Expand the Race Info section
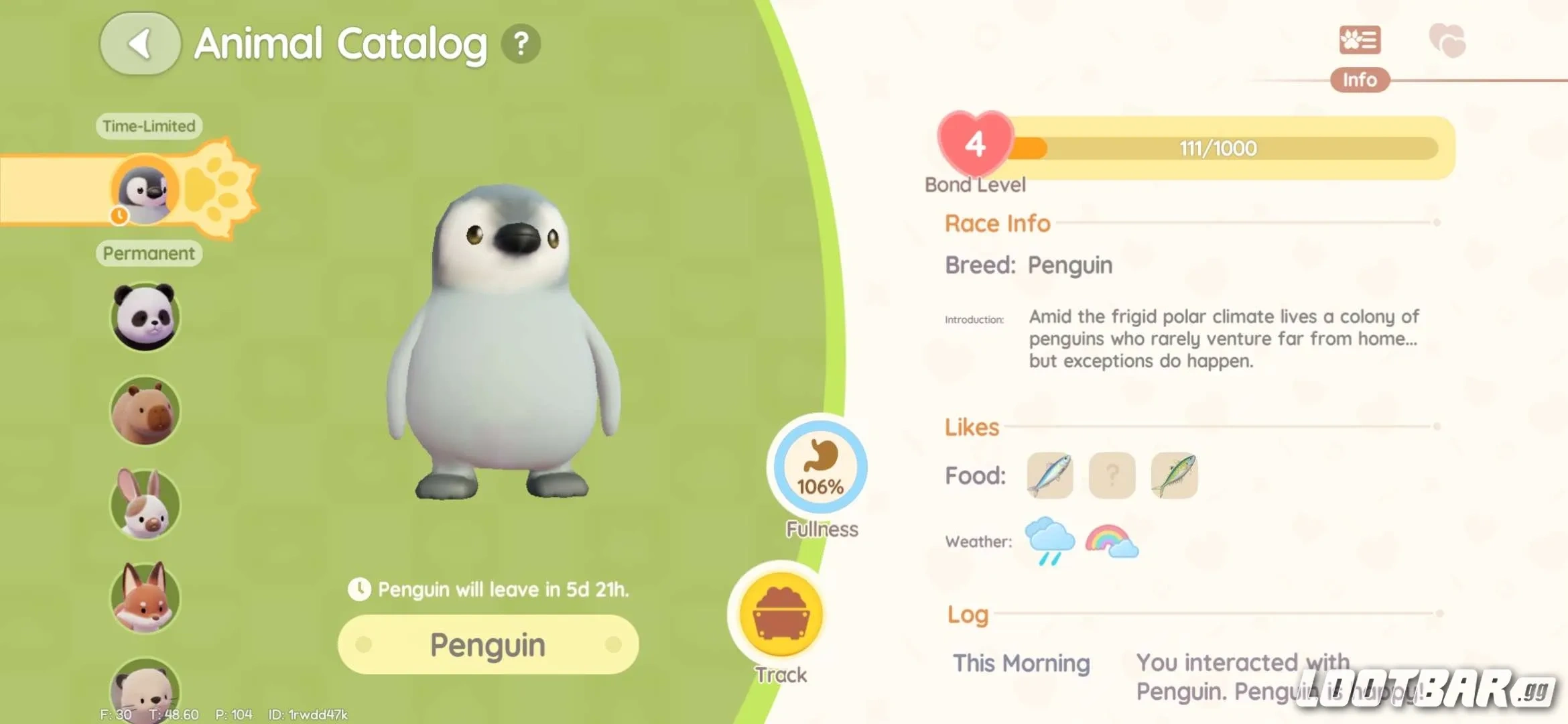 (x=996, y=223)
